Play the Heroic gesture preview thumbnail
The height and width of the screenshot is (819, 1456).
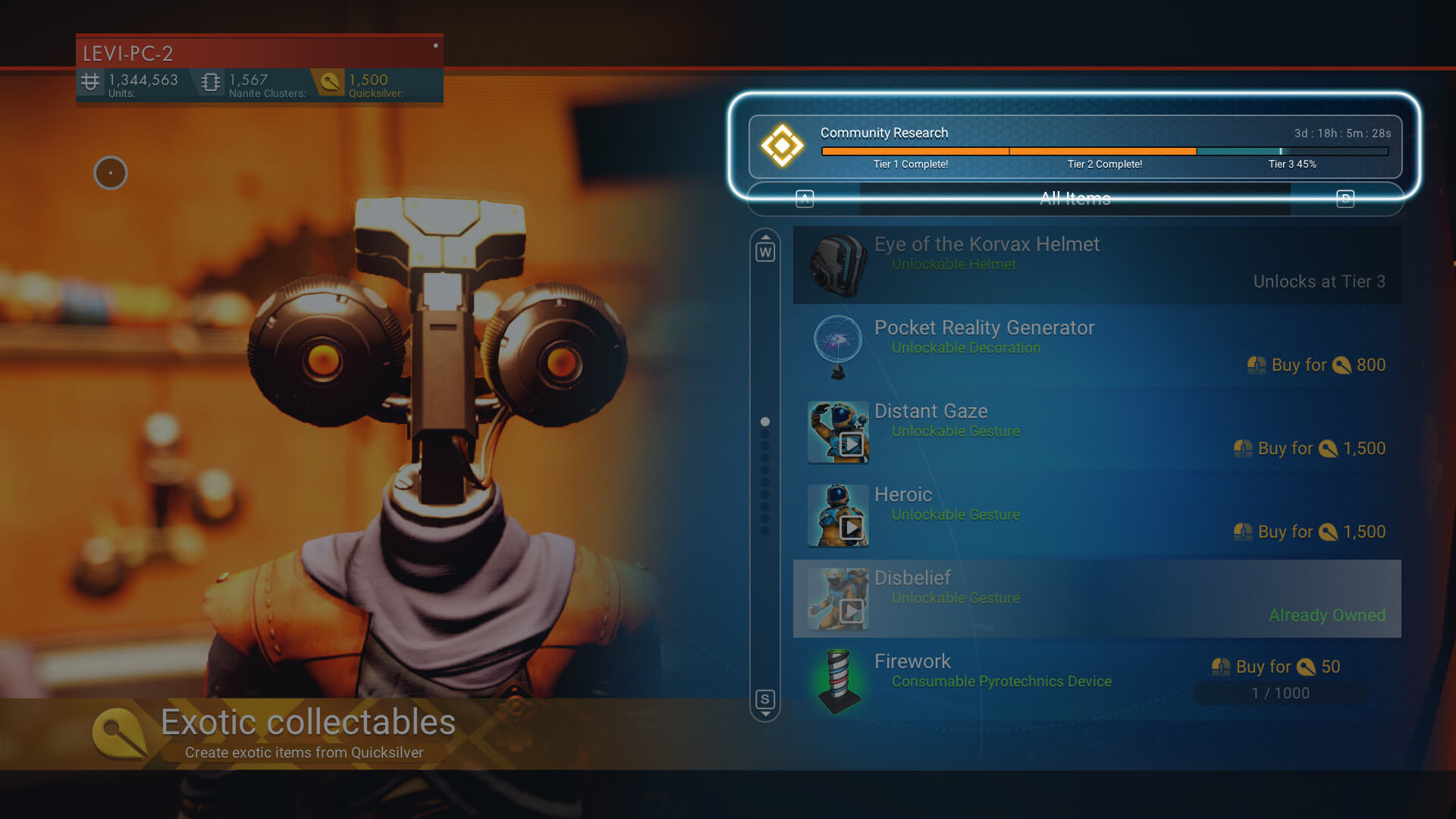point(838,516)
